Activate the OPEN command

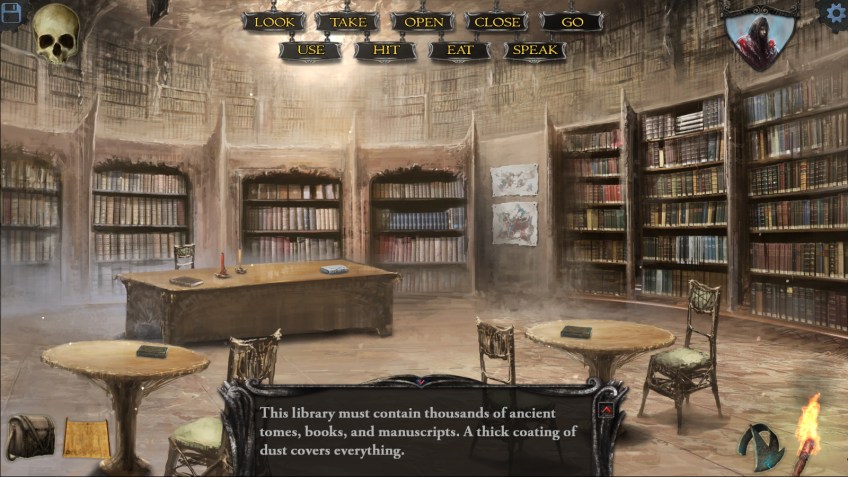423,22
